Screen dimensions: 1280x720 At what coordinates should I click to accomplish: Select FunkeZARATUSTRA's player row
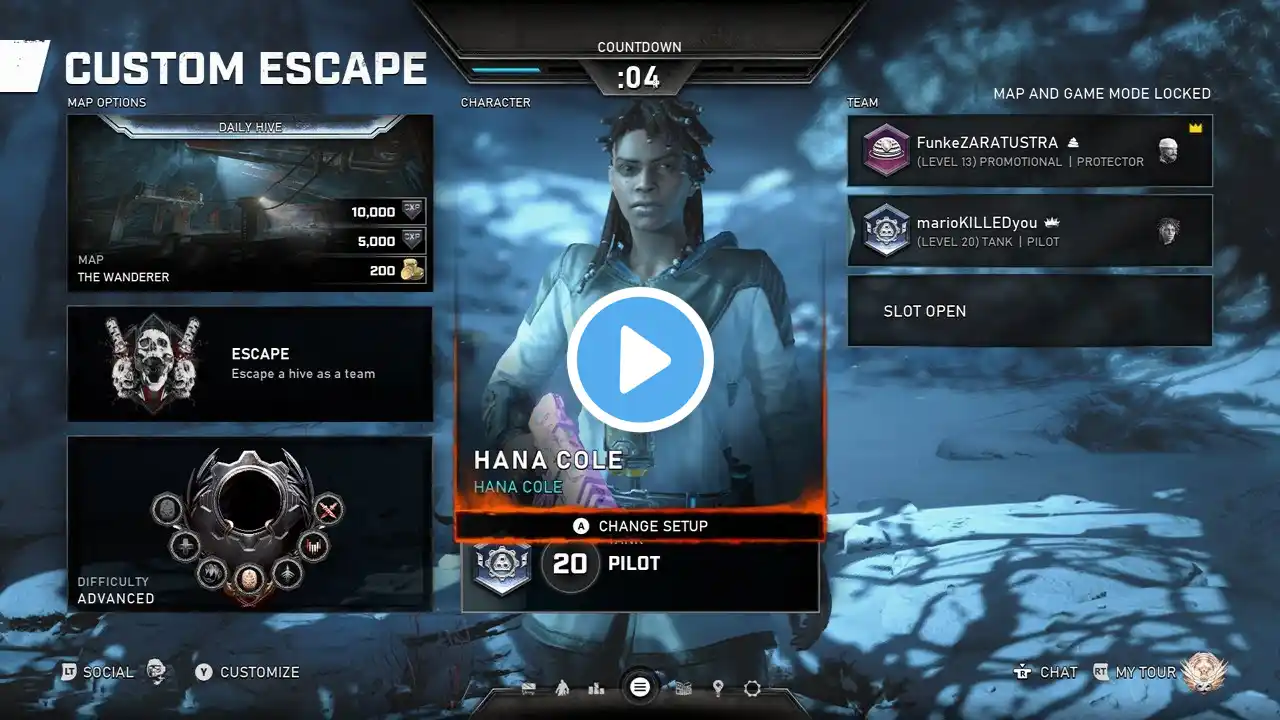click(1030, 151)
